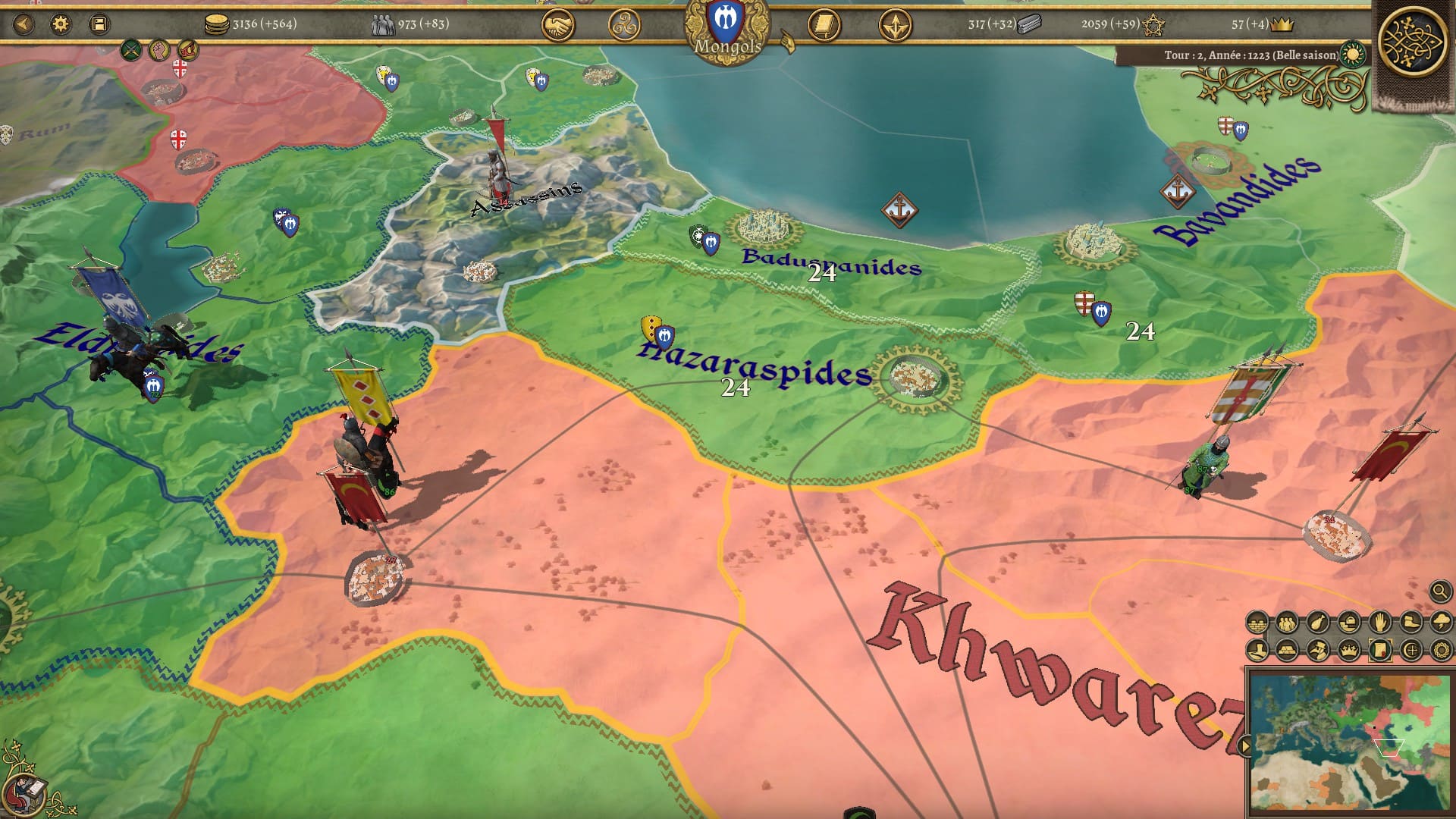Show the population map mode with three figures
This screenshot has height=819, width=1456.
[1287, 623]
